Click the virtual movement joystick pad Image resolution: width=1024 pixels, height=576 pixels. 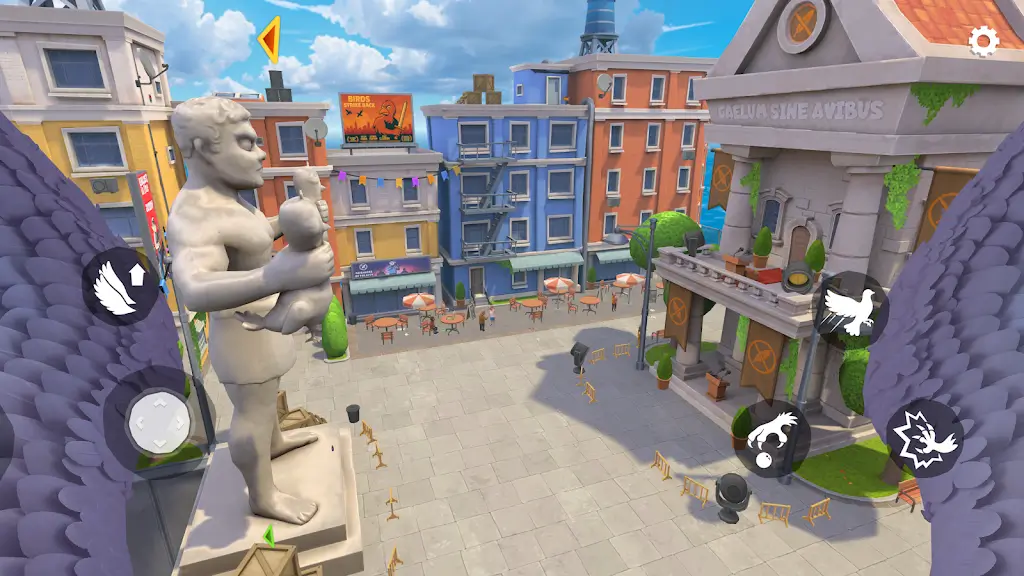point(158,422)
